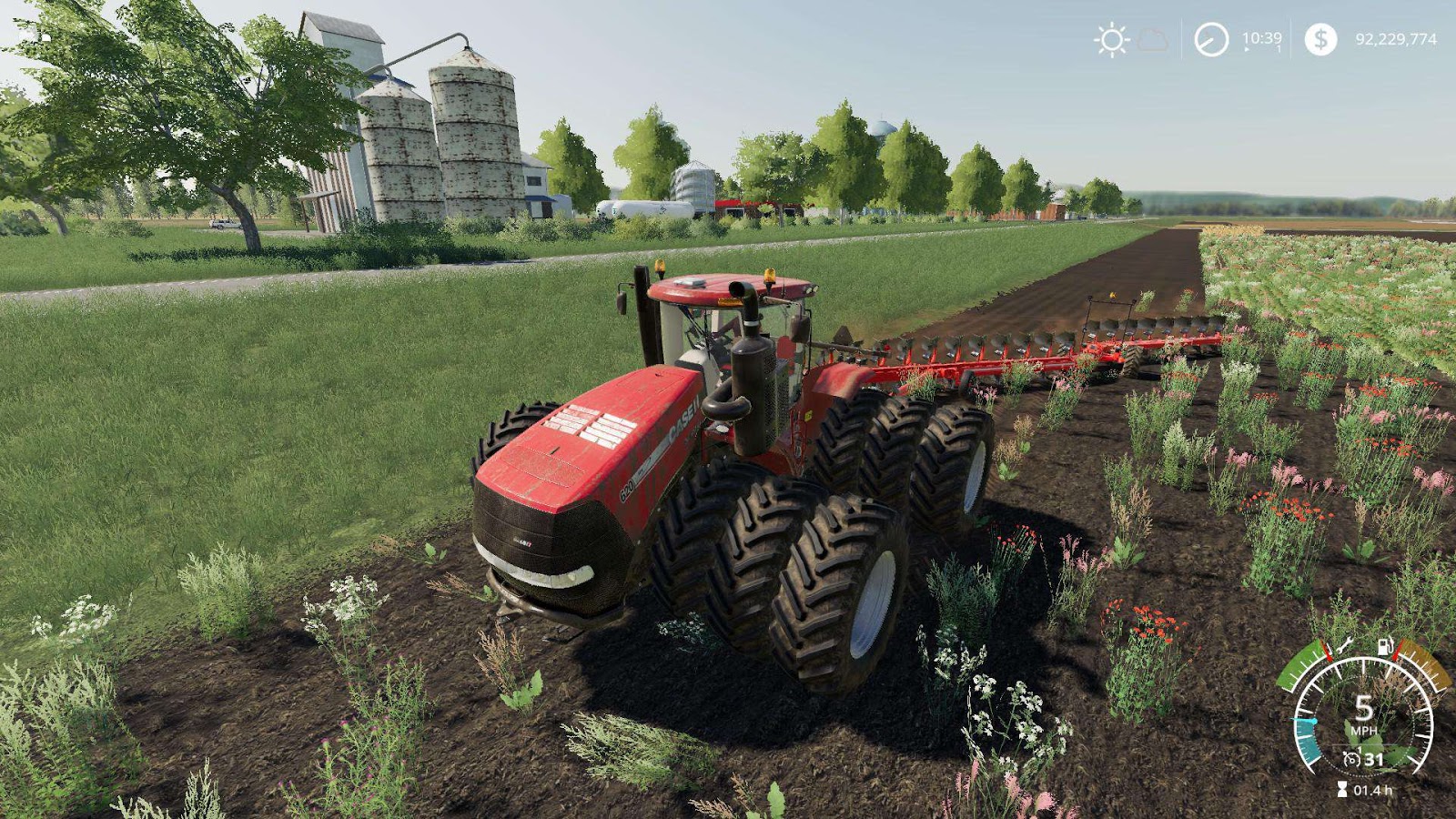Click the cruise speed value 31
1456x819 pixels.
[x=1373, y=759]
